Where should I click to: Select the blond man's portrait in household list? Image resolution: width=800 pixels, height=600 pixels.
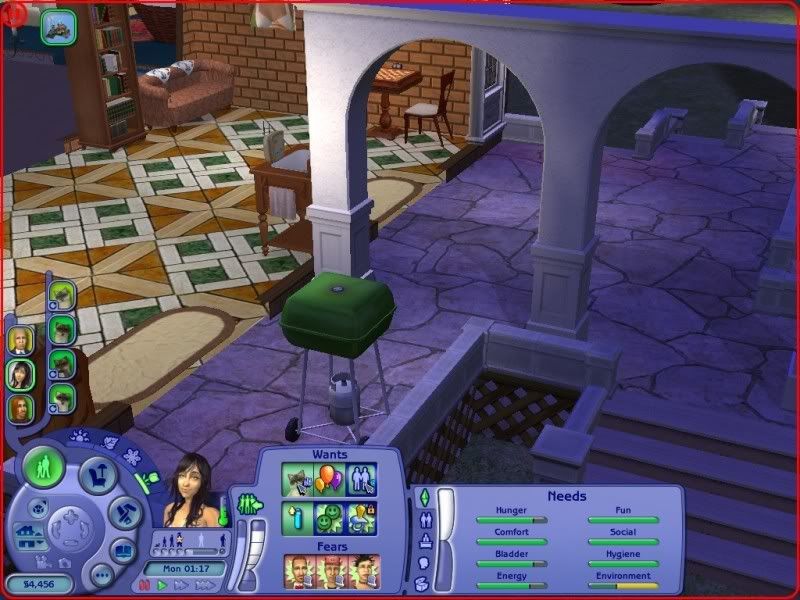(x=19, y=340)
